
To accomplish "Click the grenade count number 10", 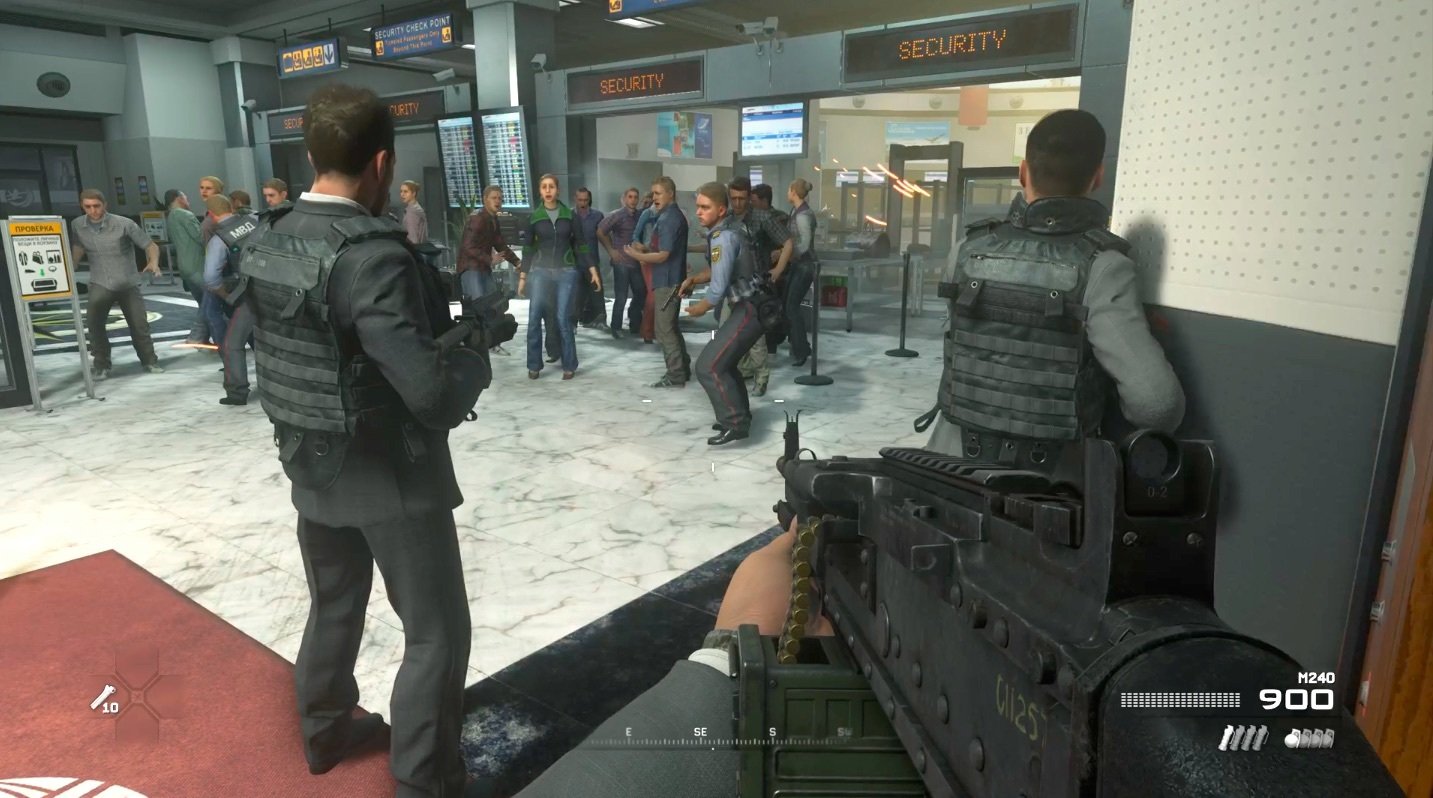I will pyautogui.click(x=110, y=707).
